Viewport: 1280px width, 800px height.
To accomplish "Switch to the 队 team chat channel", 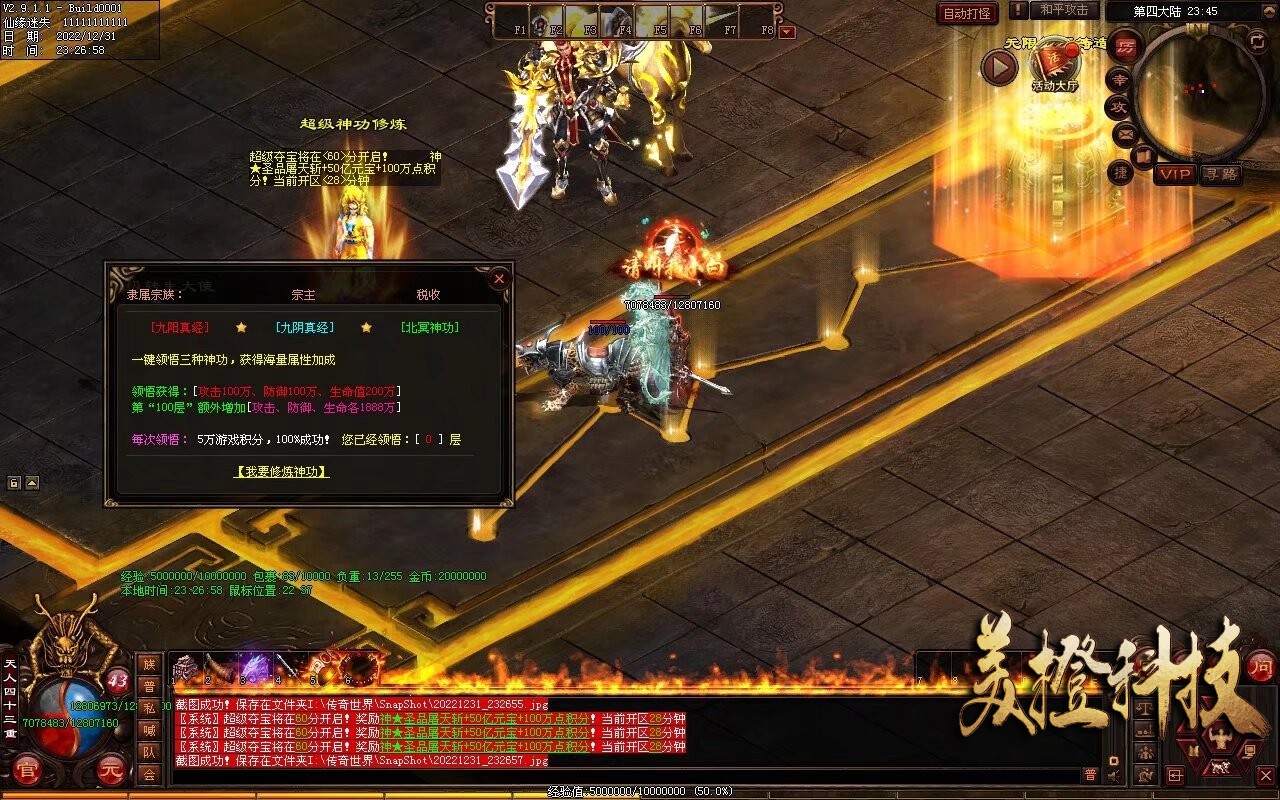I will [149, 752].
